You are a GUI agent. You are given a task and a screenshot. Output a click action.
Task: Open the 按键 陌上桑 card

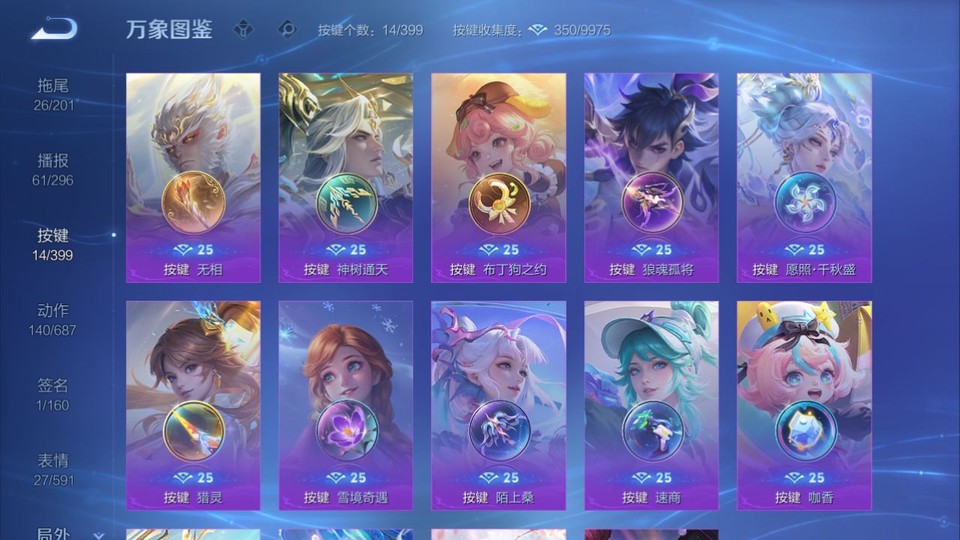(x=498, y=405)
